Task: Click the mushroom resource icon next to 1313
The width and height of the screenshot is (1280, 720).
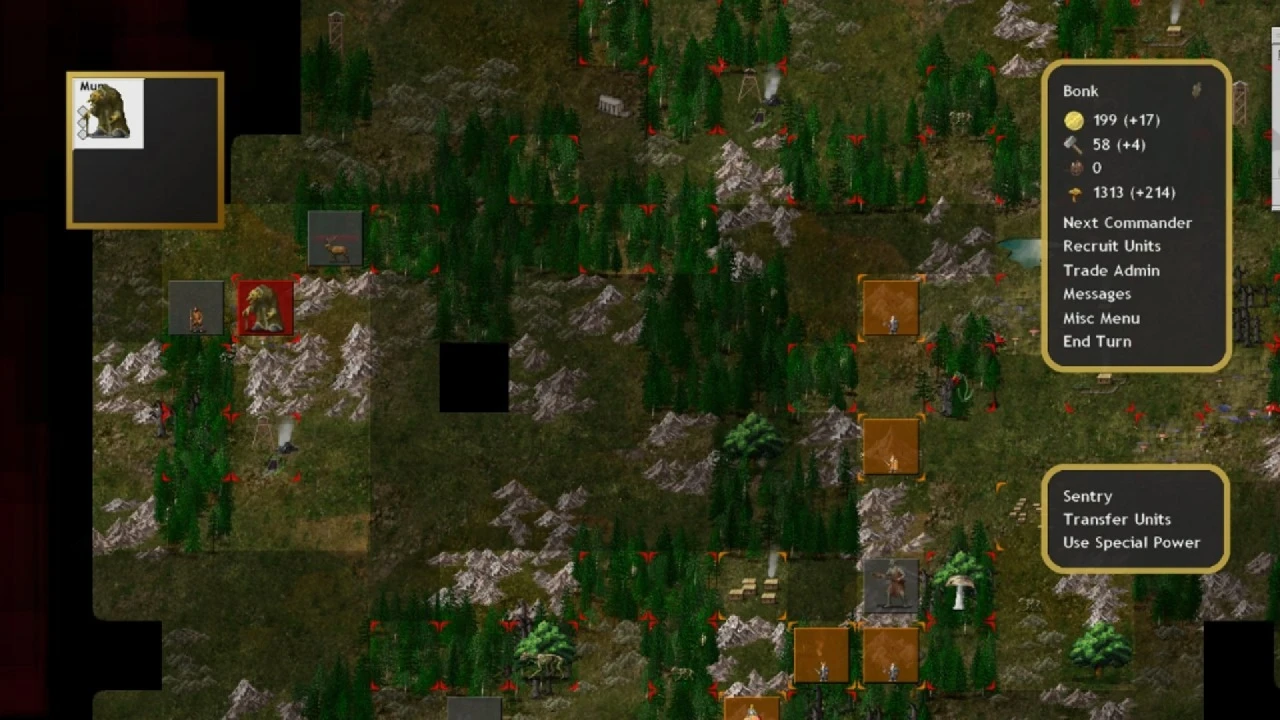Action: pos(1073,192)
